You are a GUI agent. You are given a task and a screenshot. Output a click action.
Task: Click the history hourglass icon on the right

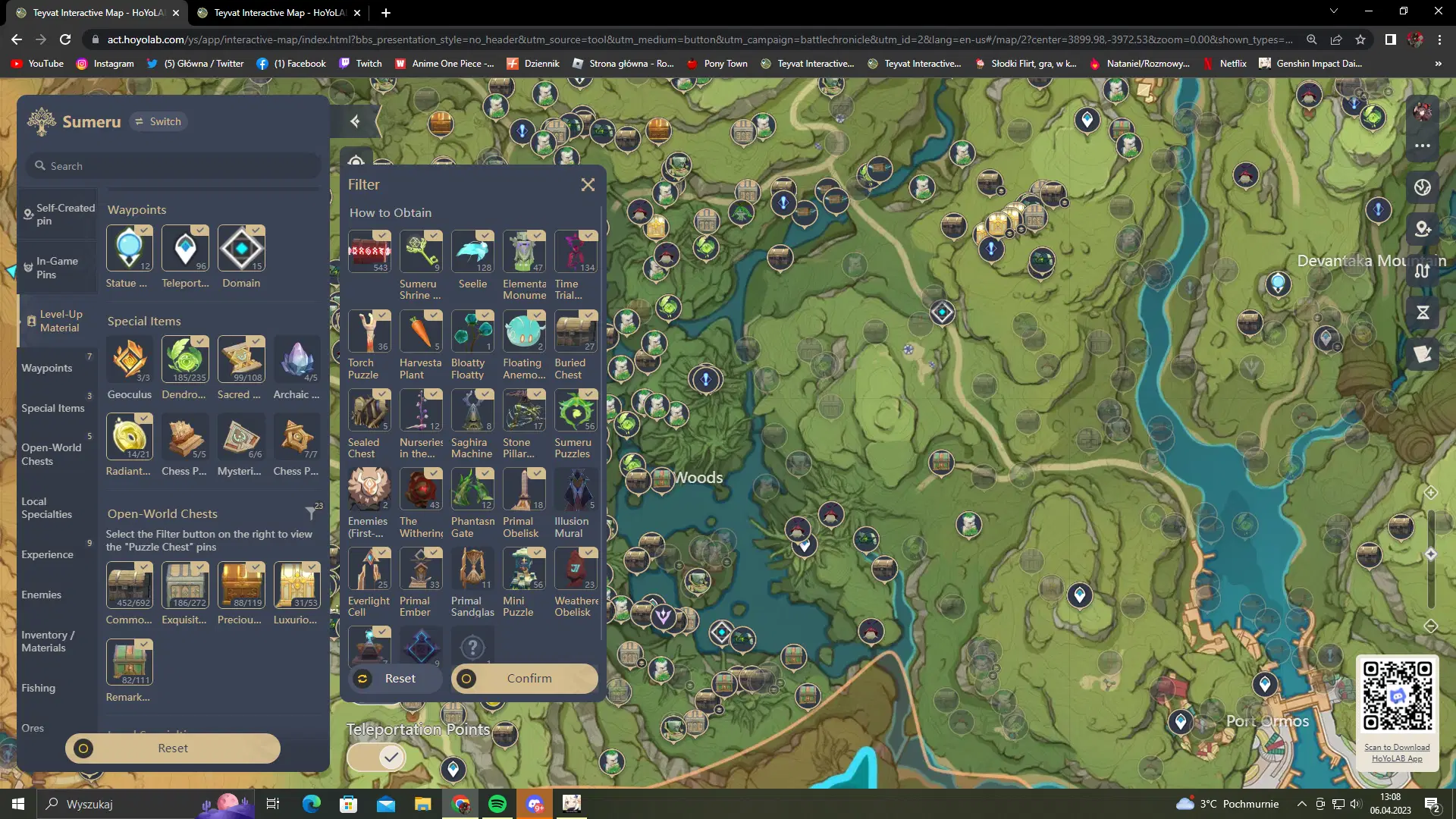click(x=1423, y=312)
